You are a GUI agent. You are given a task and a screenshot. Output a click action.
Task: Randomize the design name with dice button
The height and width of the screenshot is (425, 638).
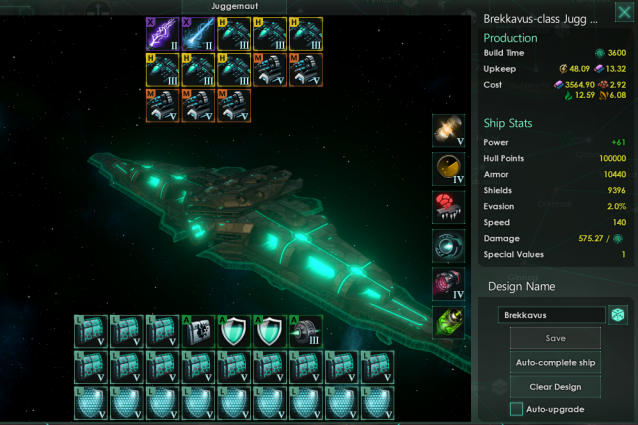point(618,315)
